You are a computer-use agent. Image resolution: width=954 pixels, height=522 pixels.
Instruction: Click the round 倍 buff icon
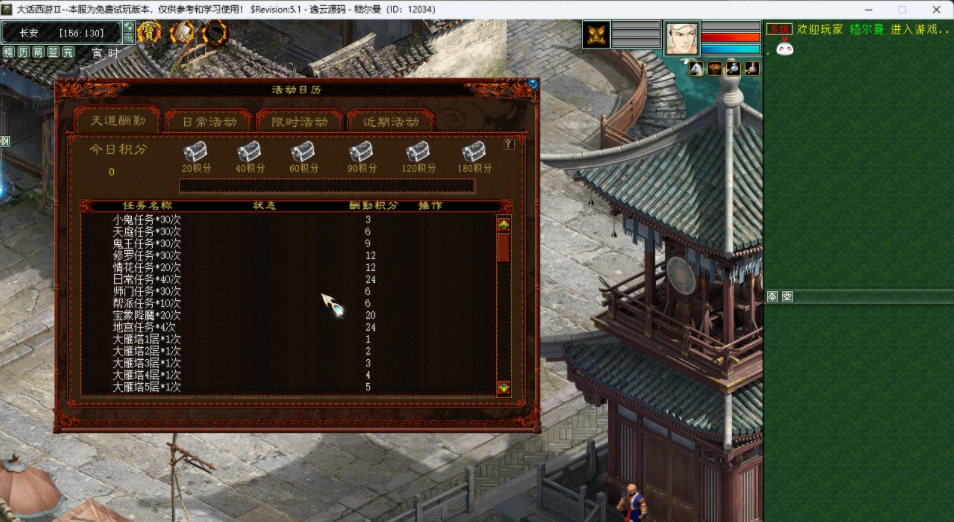(x=149, y=33)
